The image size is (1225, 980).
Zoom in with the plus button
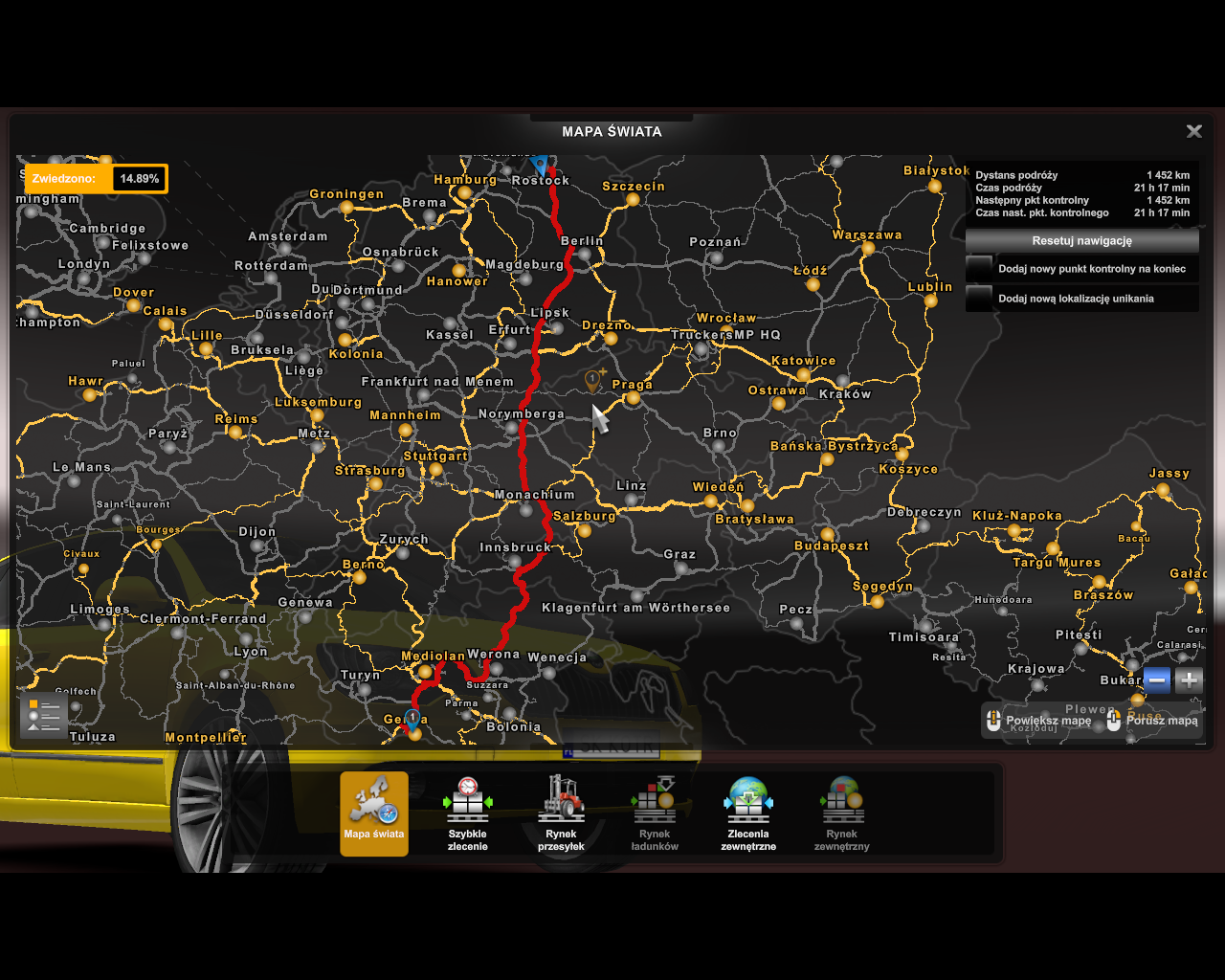click(1189, 680)
